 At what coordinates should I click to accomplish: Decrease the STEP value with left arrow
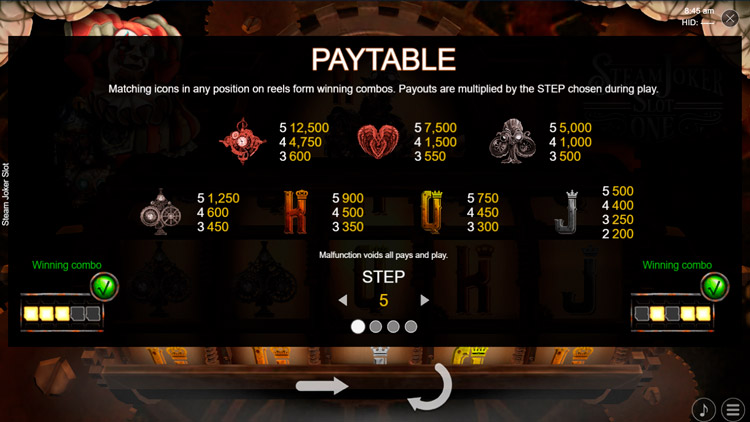click(x=343, y=300)
